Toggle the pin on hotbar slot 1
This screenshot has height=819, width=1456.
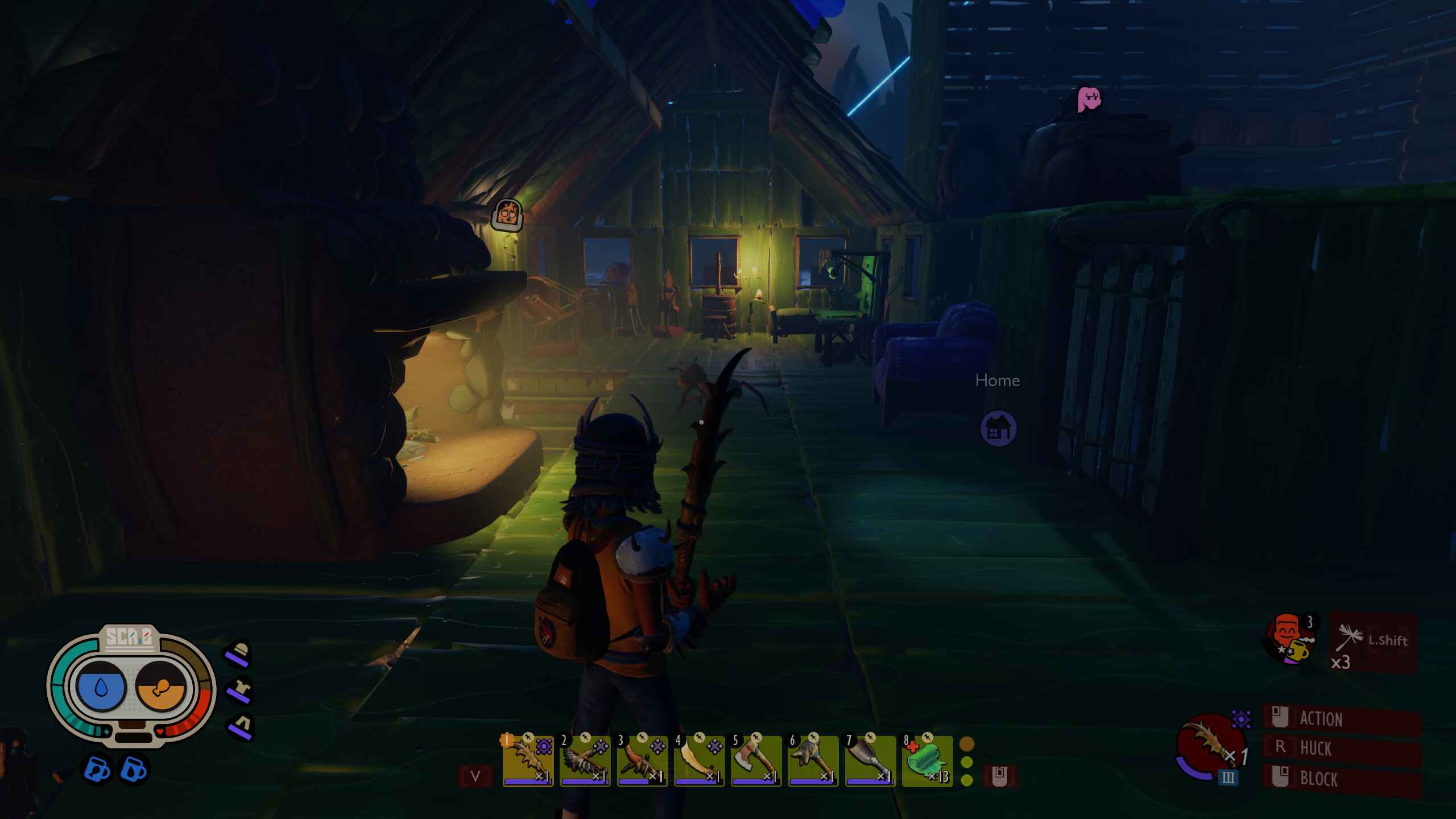[527, 737]
